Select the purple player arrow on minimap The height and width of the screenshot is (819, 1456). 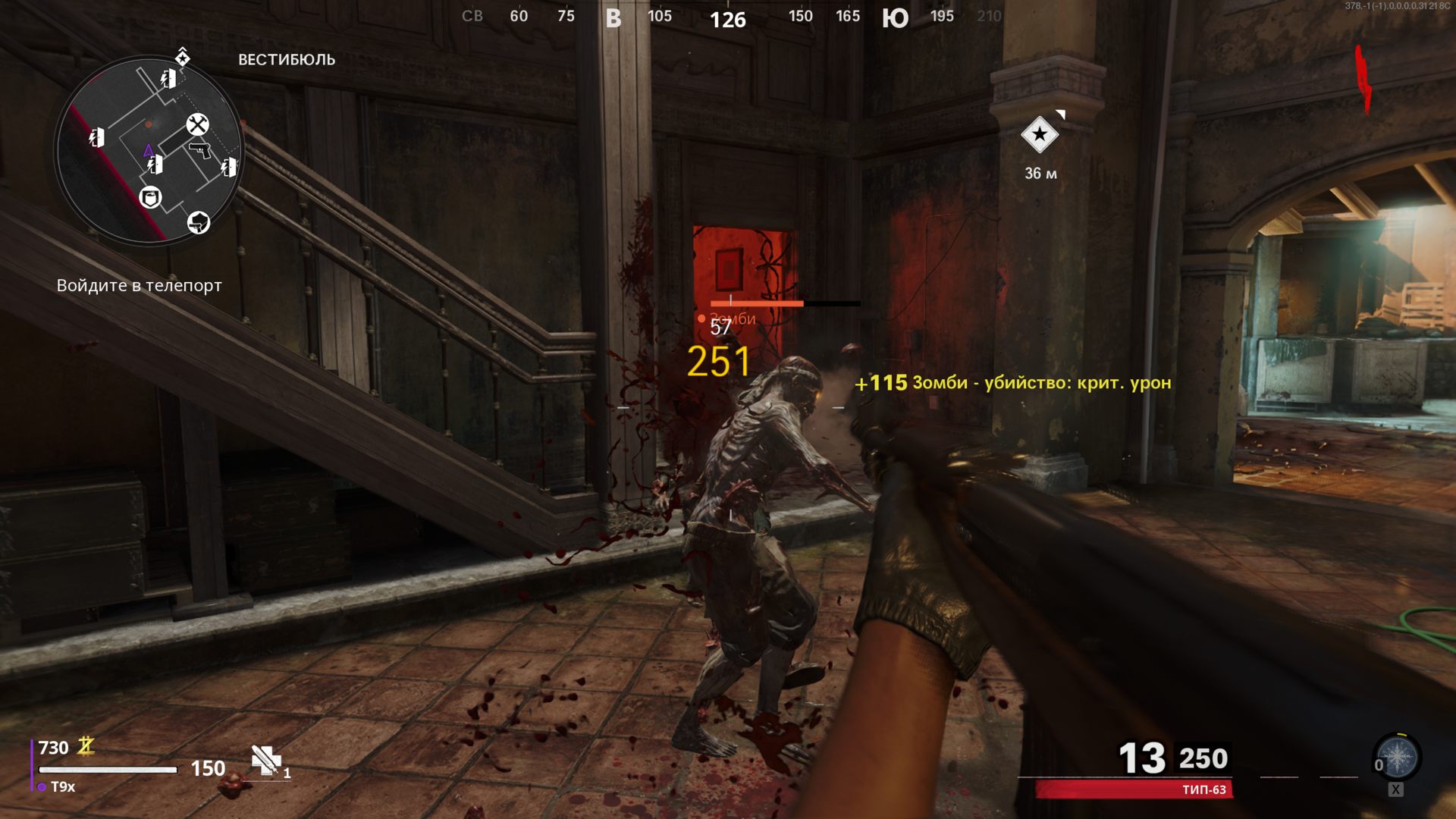[x=148, y=151]
